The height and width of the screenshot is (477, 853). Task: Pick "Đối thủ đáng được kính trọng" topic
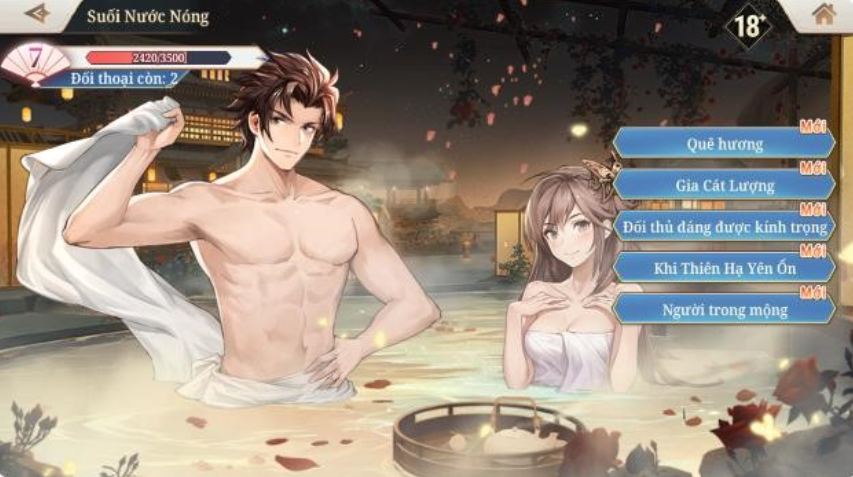725,226
